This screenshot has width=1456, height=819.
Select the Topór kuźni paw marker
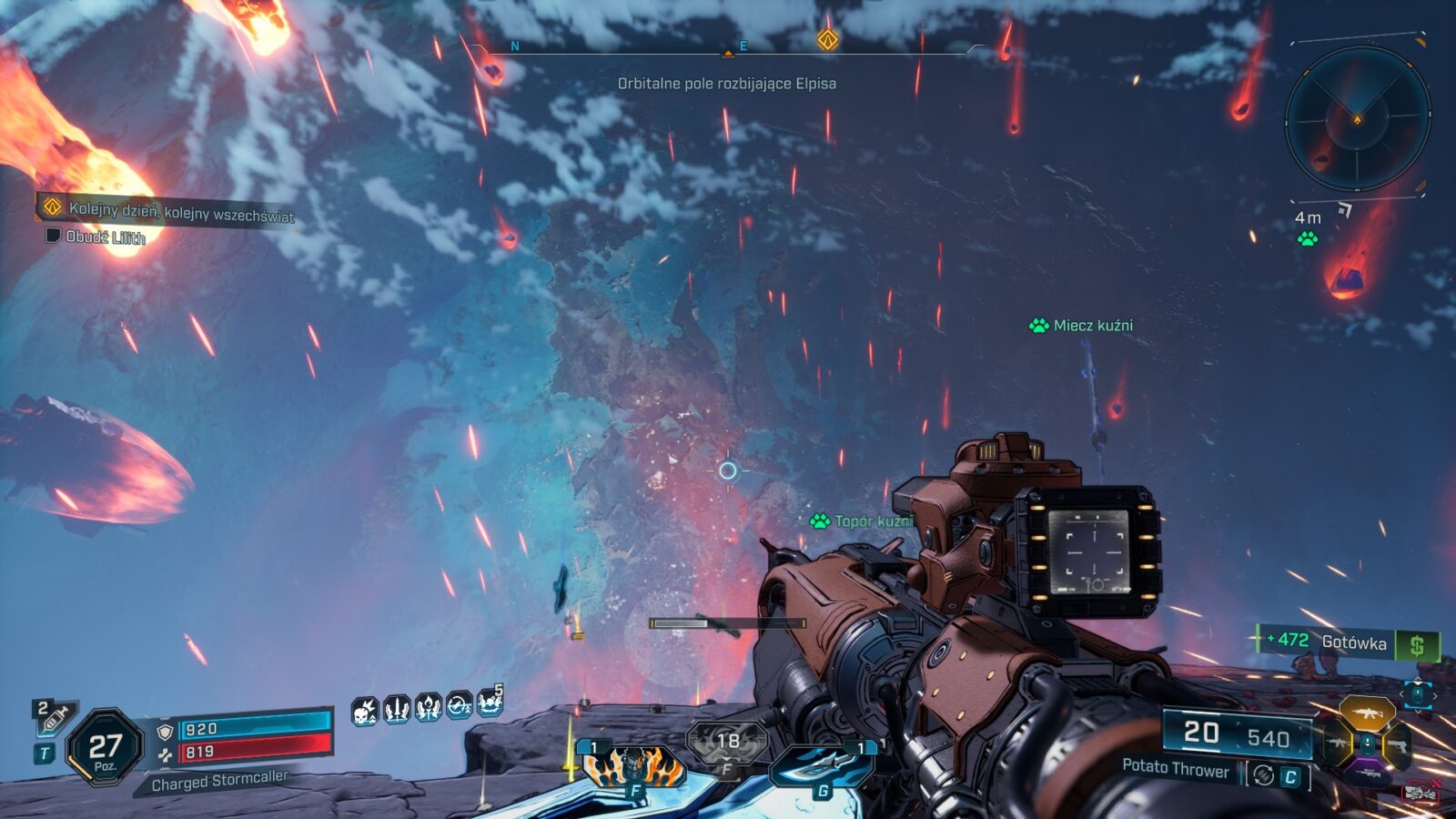tap(820, 521)
